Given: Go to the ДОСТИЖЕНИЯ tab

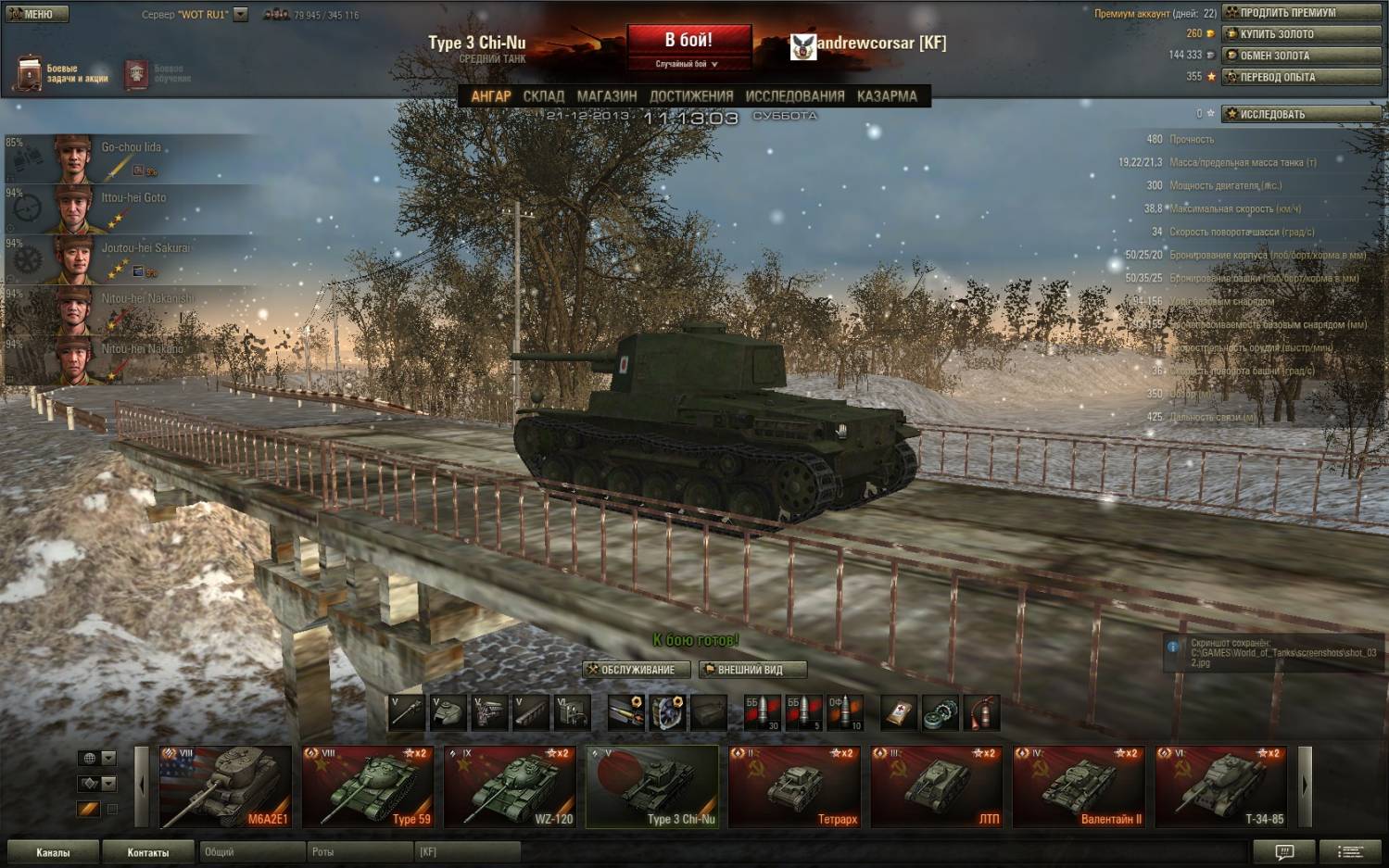Looking at the screenshot, I should pyautogui.click(x=691, y=96).
